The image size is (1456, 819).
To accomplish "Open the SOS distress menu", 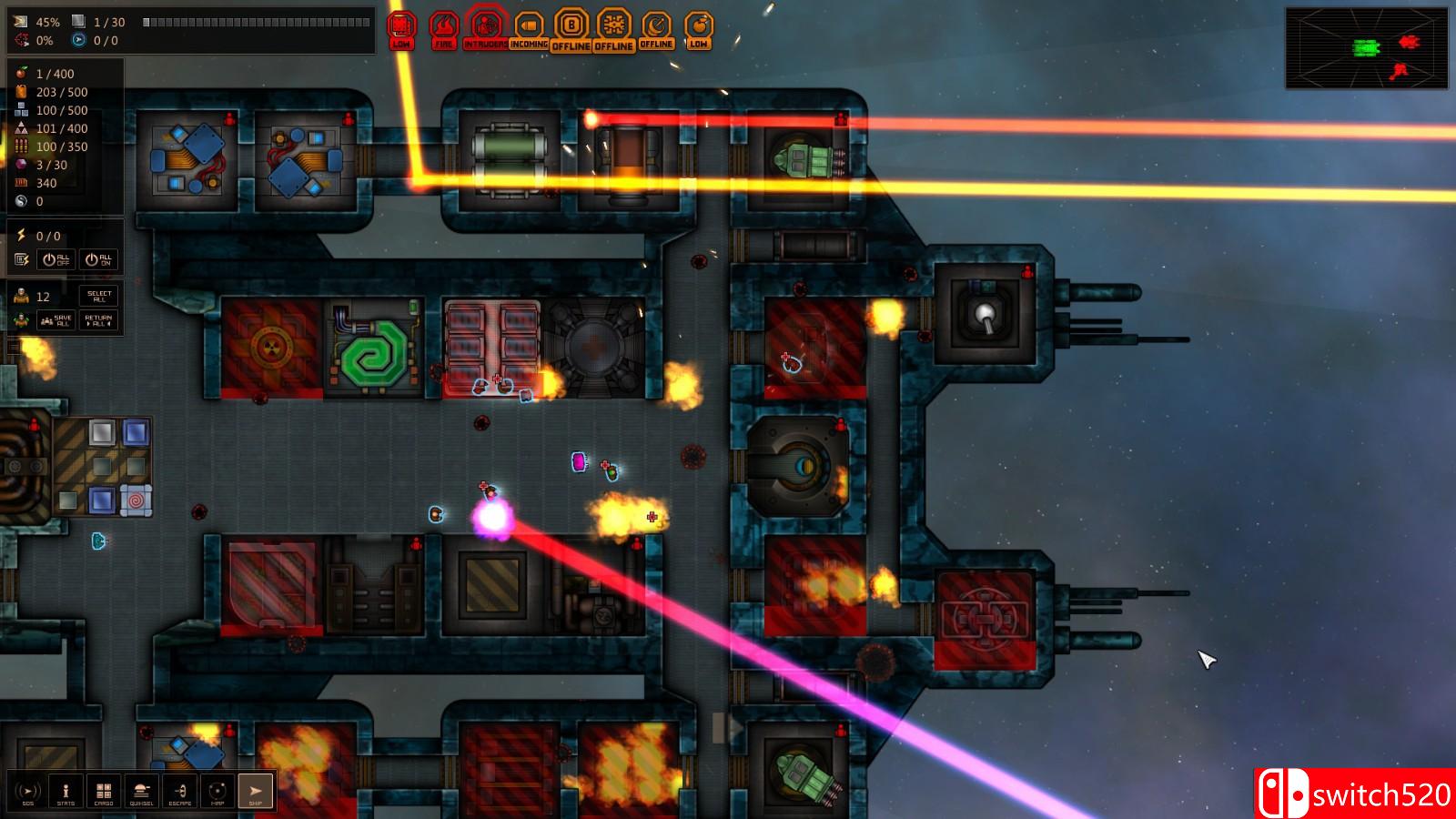I will [x=27, y=791].
